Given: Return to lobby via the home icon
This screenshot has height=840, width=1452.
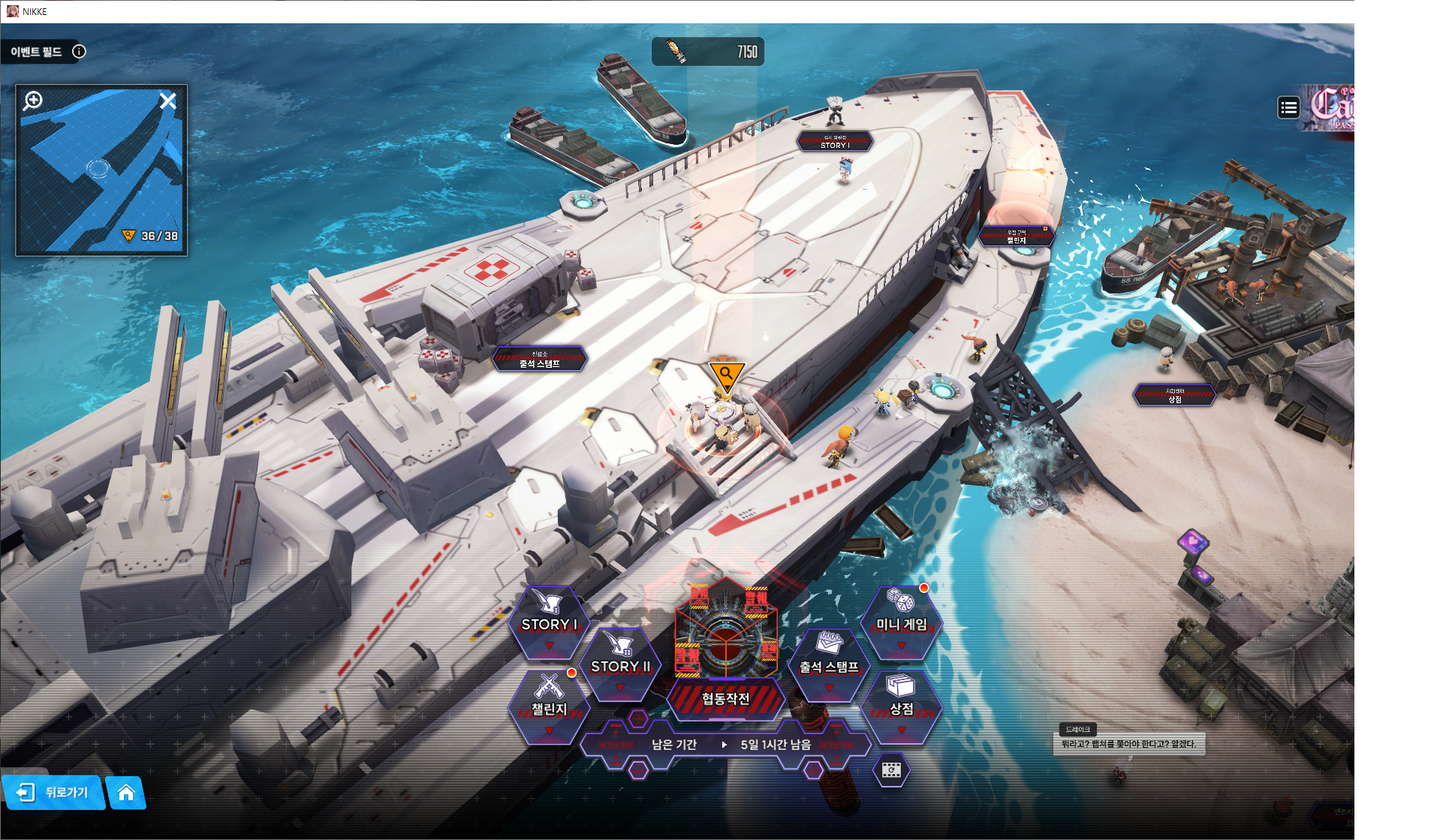Looking at the screenshot, I should (126, 793).
